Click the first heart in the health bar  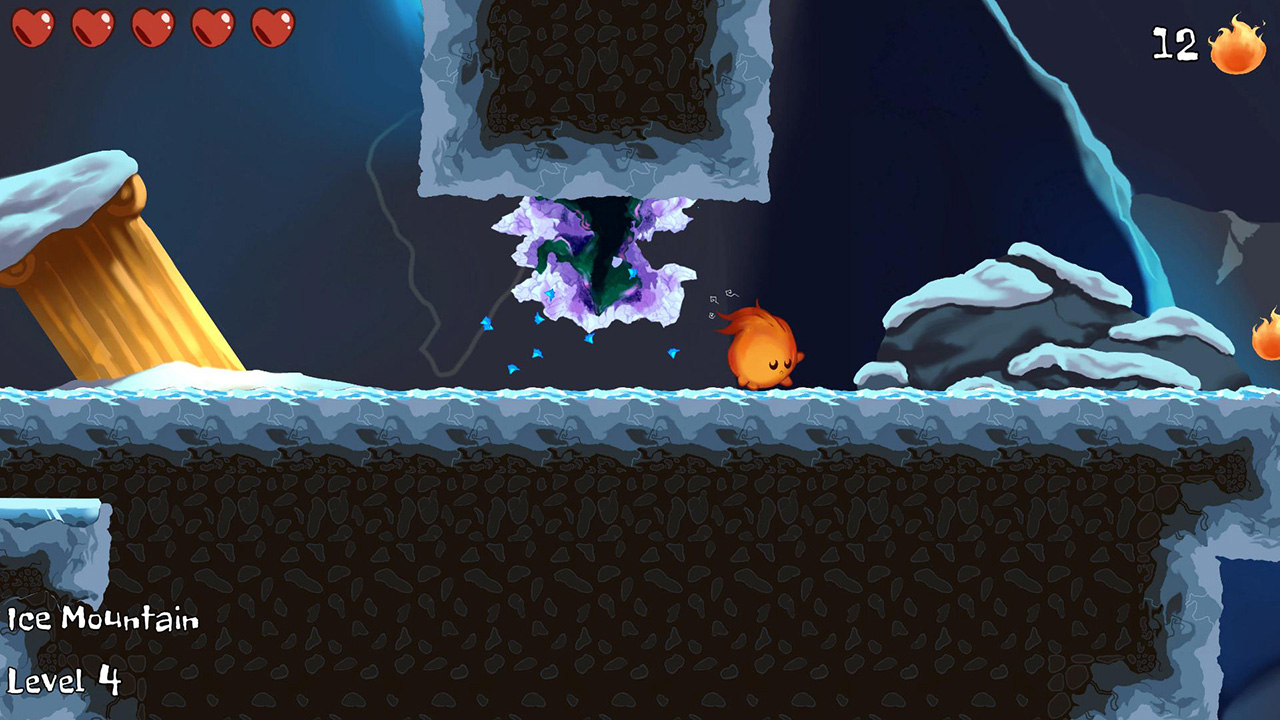(x=31, y=29)
